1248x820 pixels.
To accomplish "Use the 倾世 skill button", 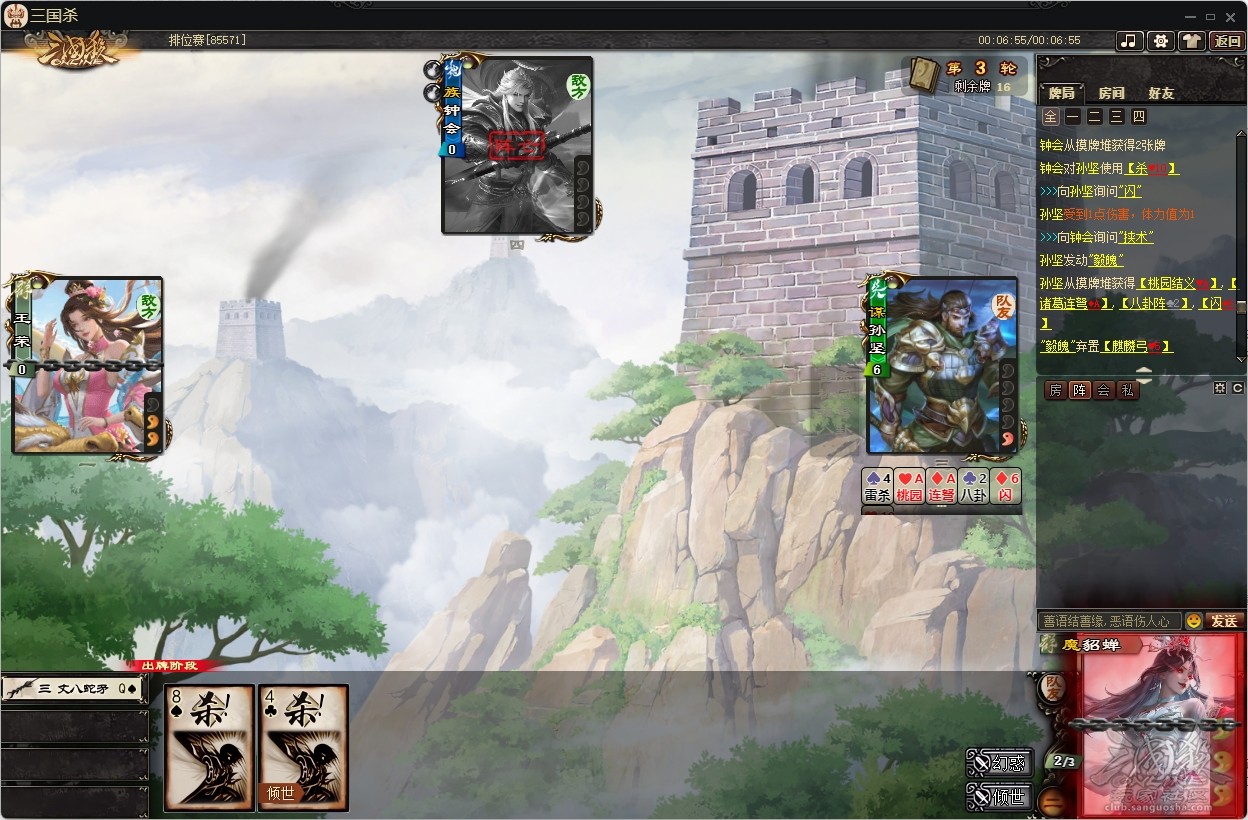I will click(x=1000, y=797).
